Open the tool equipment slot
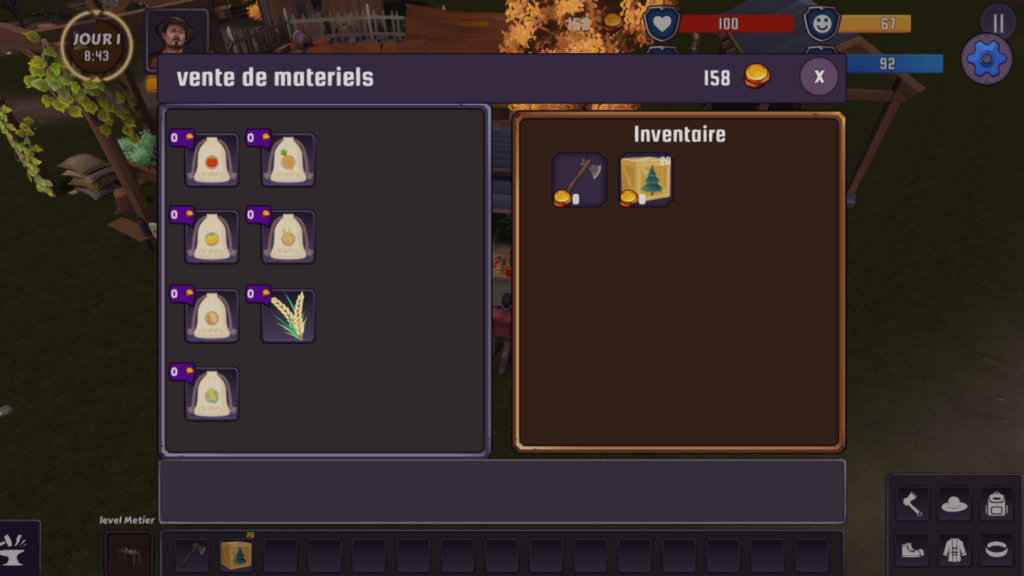1024x576 pixels. point(911,505)
